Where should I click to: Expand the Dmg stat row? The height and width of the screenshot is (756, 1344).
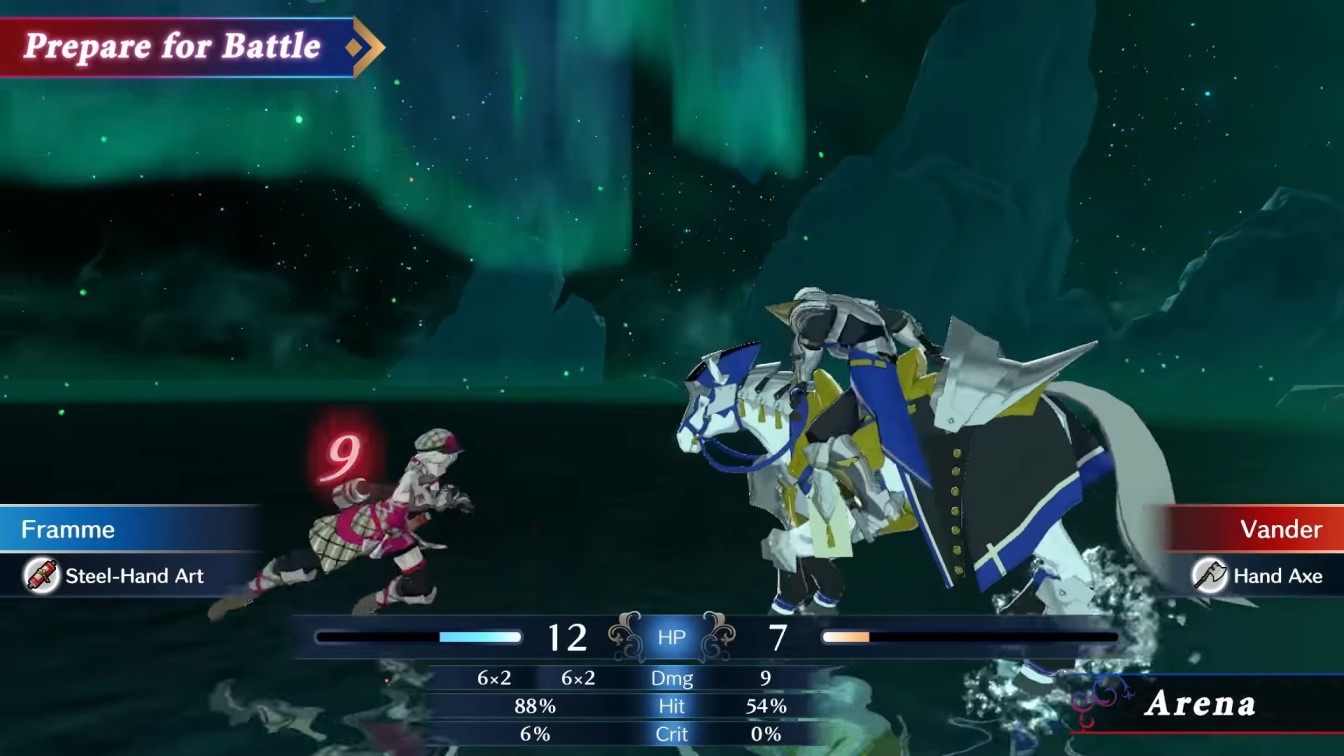click(672, 677)
